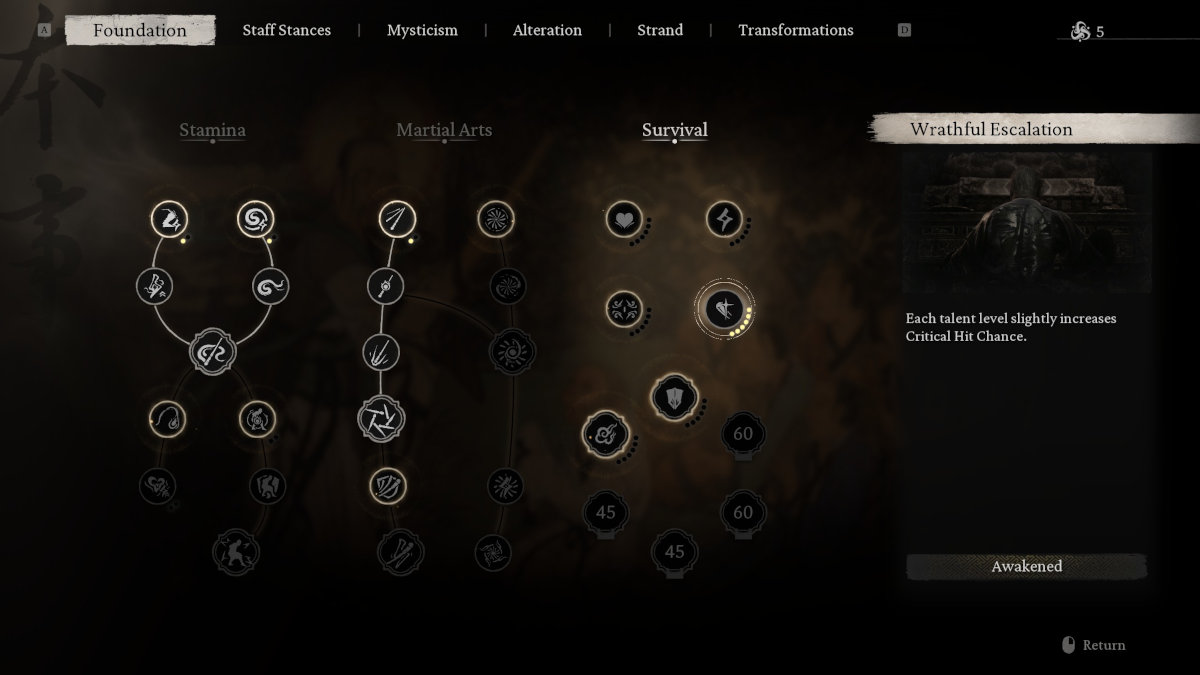Select the Survival skill category heading
Screen dimensions: 1200x675
pyautogui.click(x=674, y=130)
